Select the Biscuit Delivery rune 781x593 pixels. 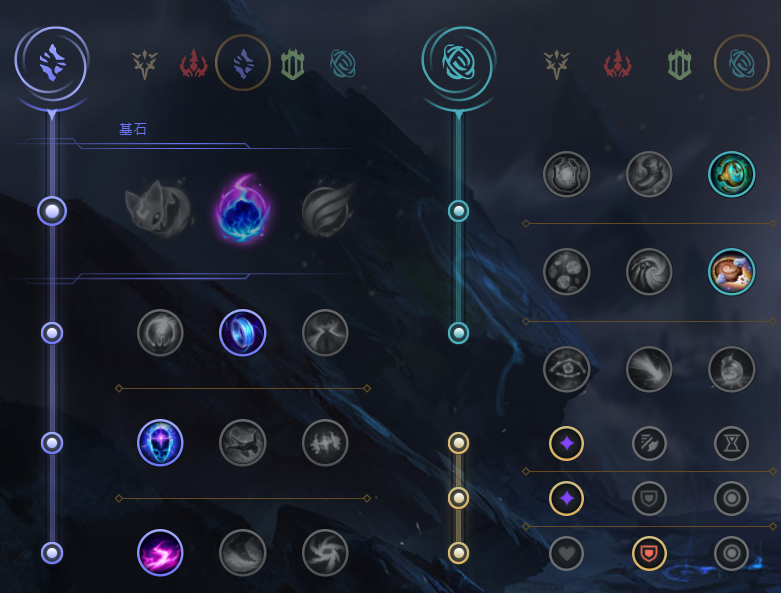click(x=731, y=272)
